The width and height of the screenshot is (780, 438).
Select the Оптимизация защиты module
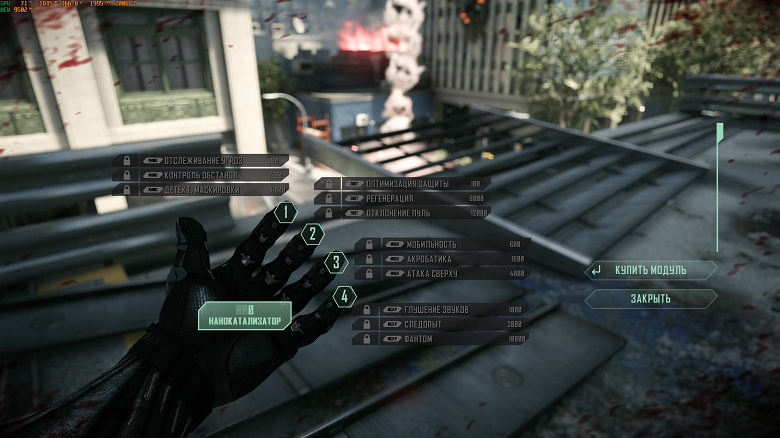[402, 184]
